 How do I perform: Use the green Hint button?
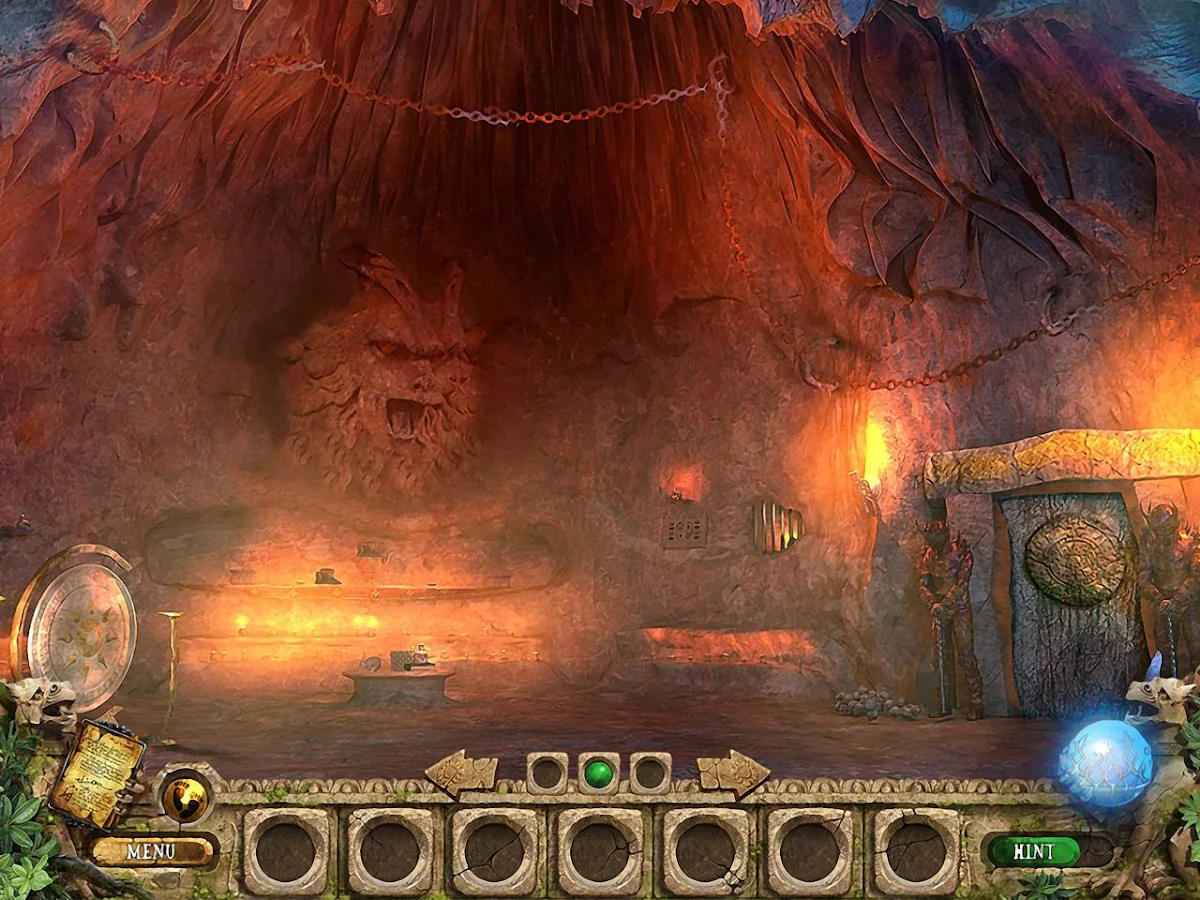pyautogui.click(x=1034, y=852)
